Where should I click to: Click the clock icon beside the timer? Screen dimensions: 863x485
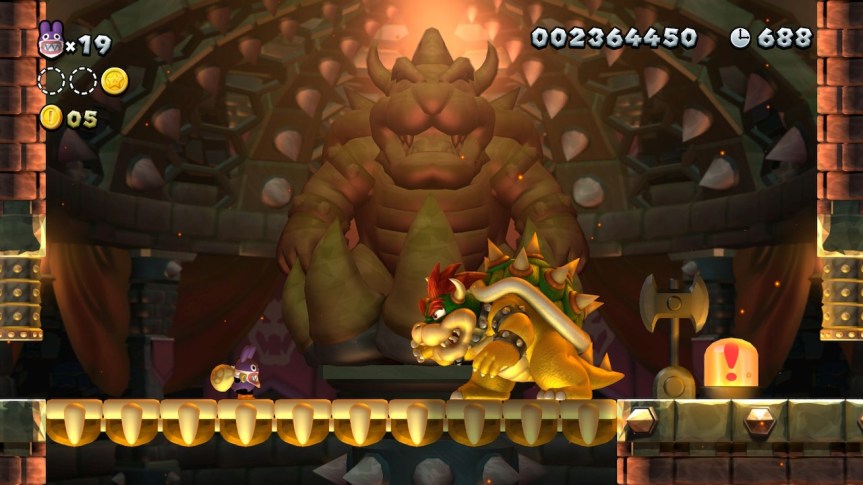click(x=740, y=38)
